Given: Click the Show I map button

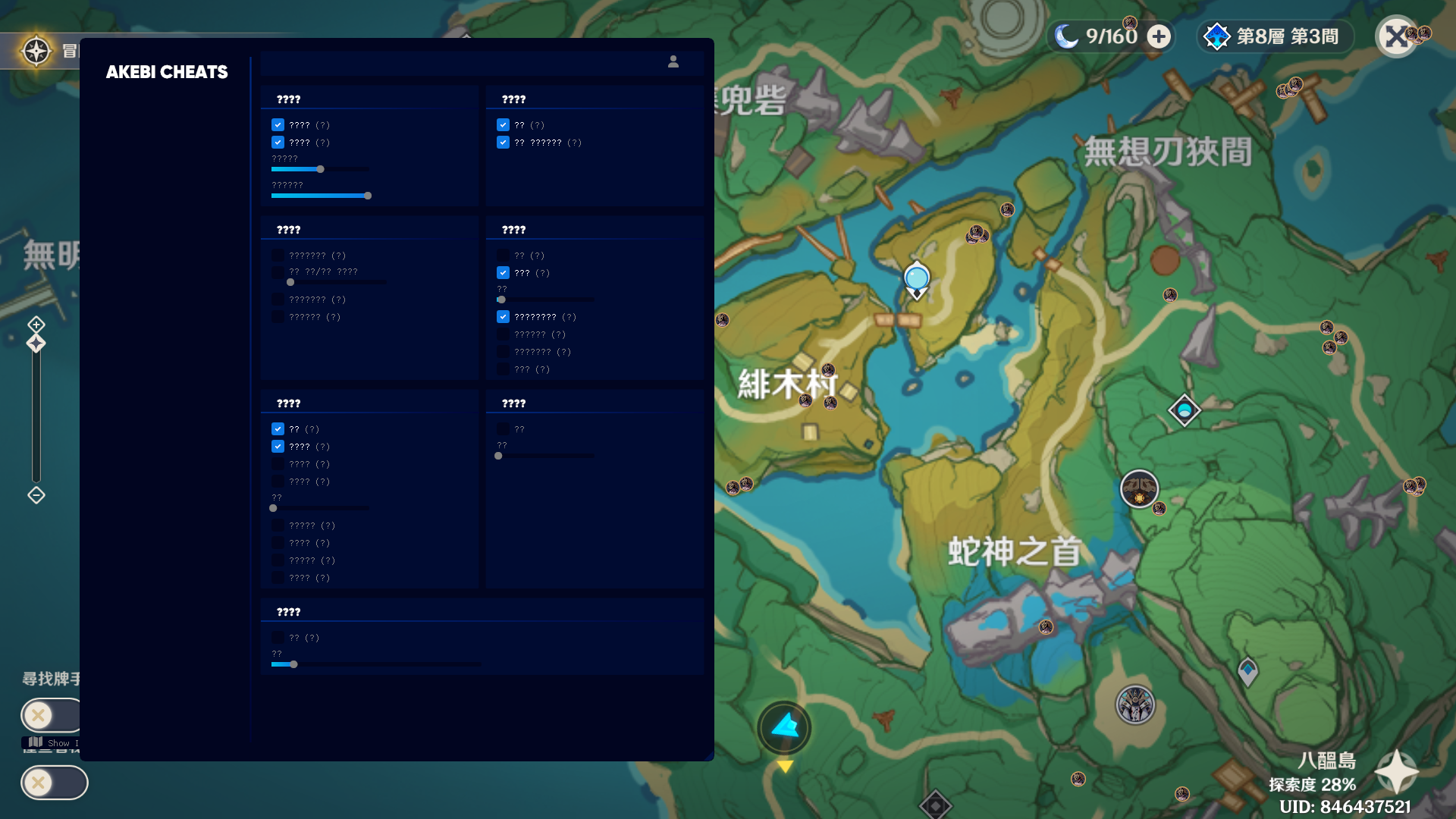Looking at the screenshot, I should pos(53,742).
